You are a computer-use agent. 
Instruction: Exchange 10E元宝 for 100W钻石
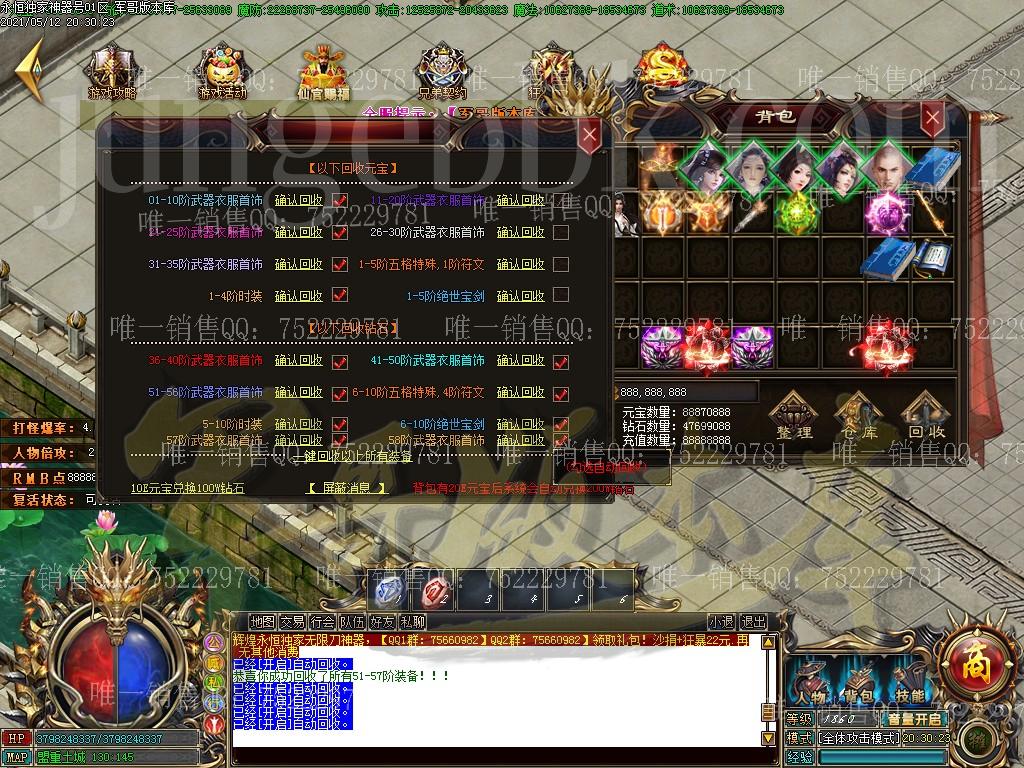pos(187,488)
